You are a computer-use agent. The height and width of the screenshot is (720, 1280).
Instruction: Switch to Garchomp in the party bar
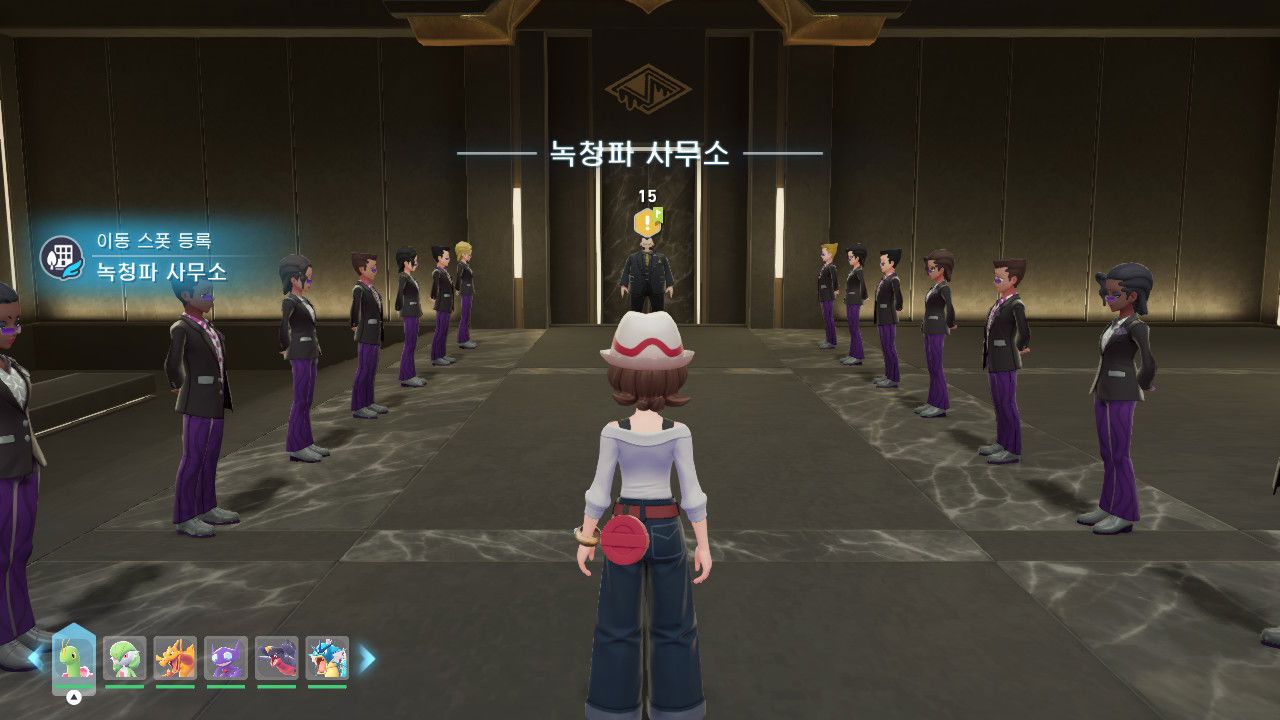pos(277,659)
